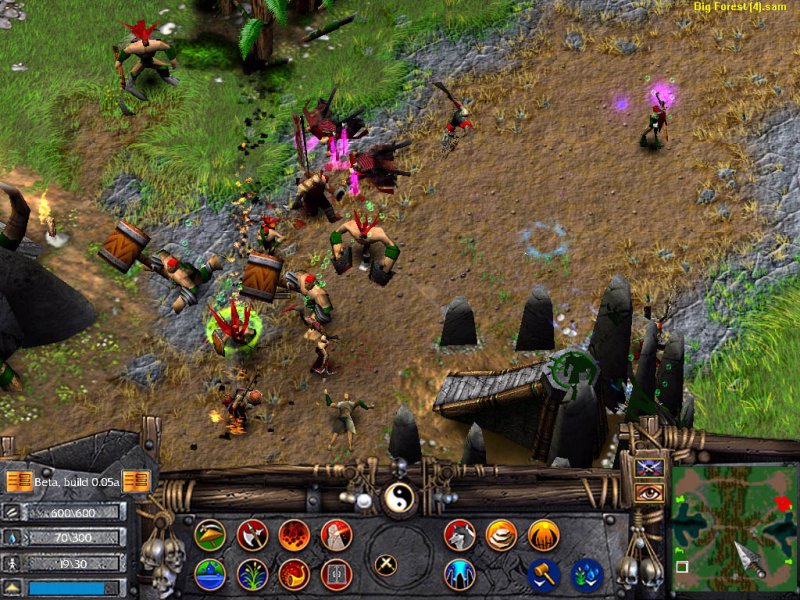Select the grey wolf icon
Viewport: 800px width, 600px height.
tap(460, 535)
